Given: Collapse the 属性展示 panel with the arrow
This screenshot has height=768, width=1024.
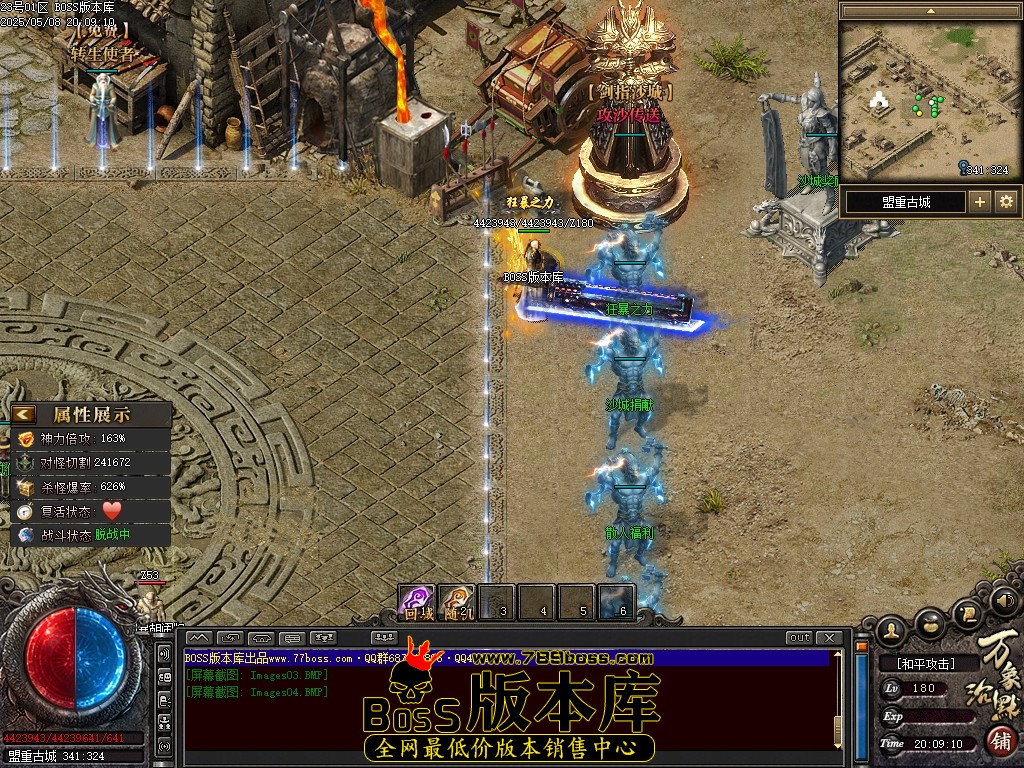Looking at the screenshot, I should click(23, 414).
